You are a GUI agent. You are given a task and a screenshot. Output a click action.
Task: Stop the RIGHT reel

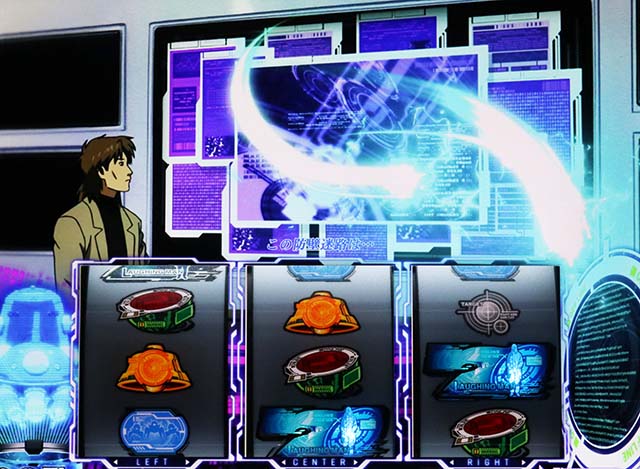[485, 462]
